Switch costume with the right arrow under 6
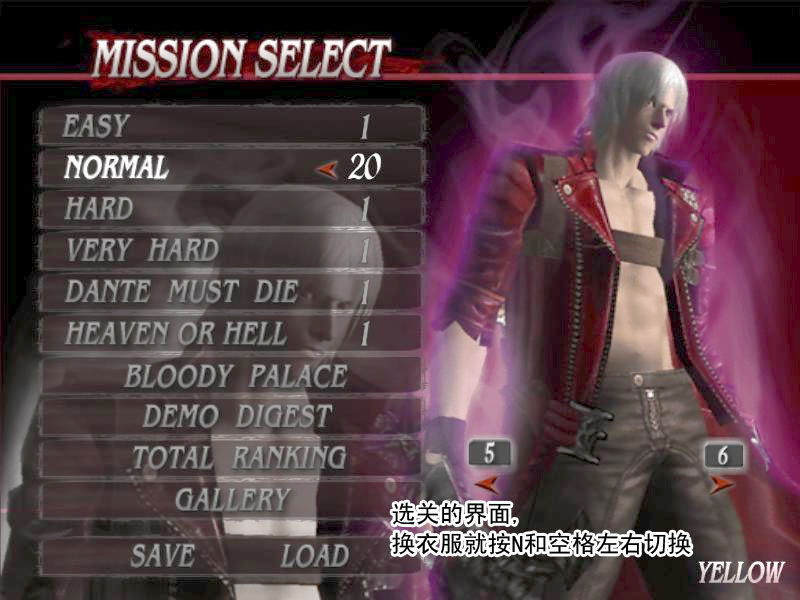Viewport: 800px width, 600px height. click(721, 485)
